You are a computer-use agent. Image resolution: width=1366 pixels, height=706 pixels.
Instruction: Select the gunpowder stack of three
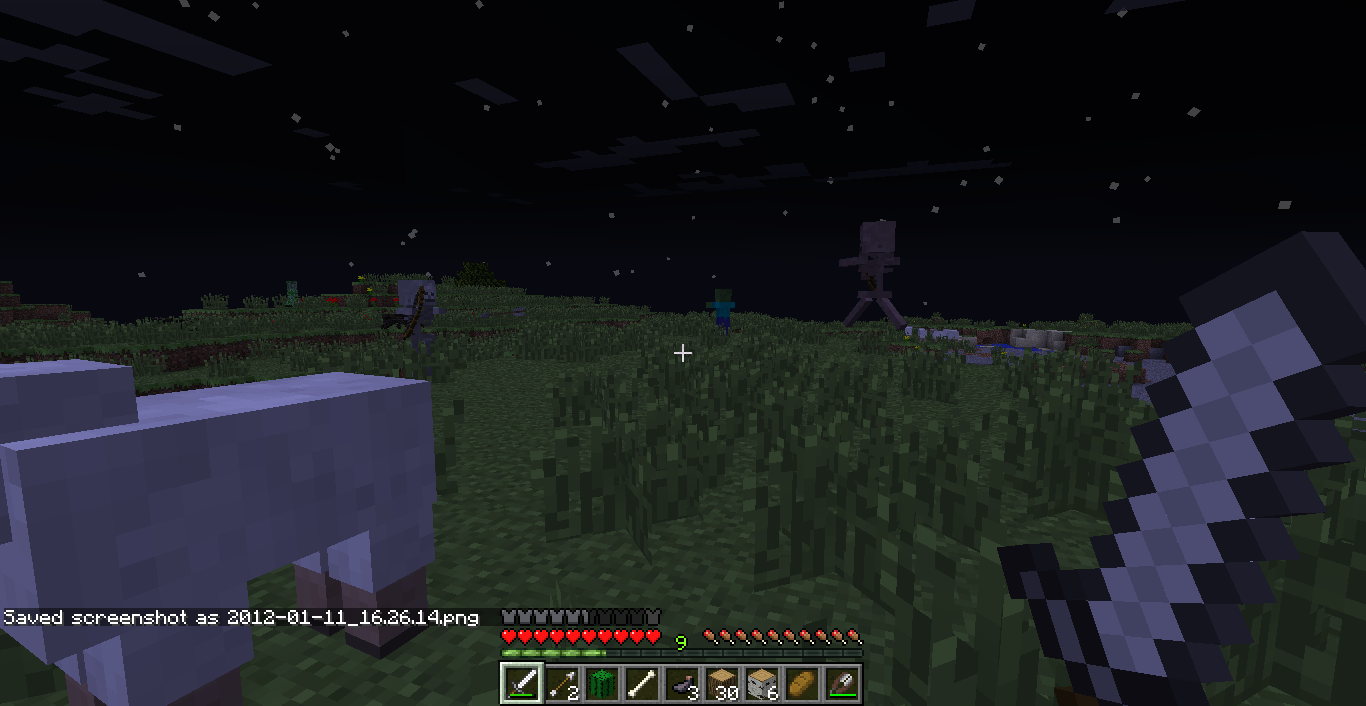click(682, 684)
